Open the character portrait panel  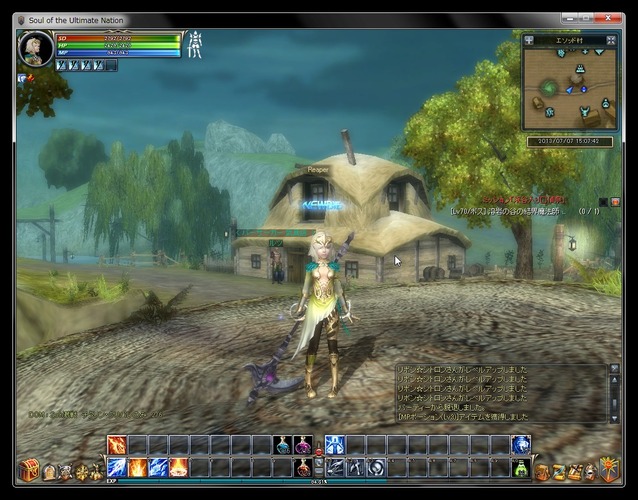tap(34, 48)
